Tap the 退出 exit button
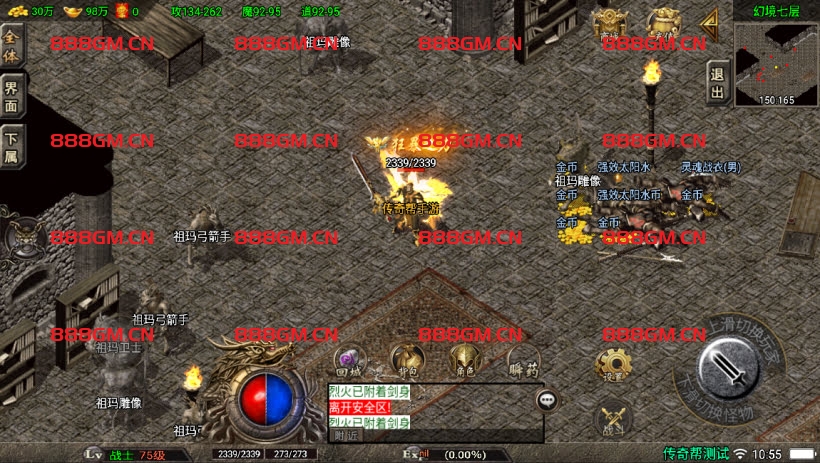Viewport: 820px width, 463px height. coord(716,83)
